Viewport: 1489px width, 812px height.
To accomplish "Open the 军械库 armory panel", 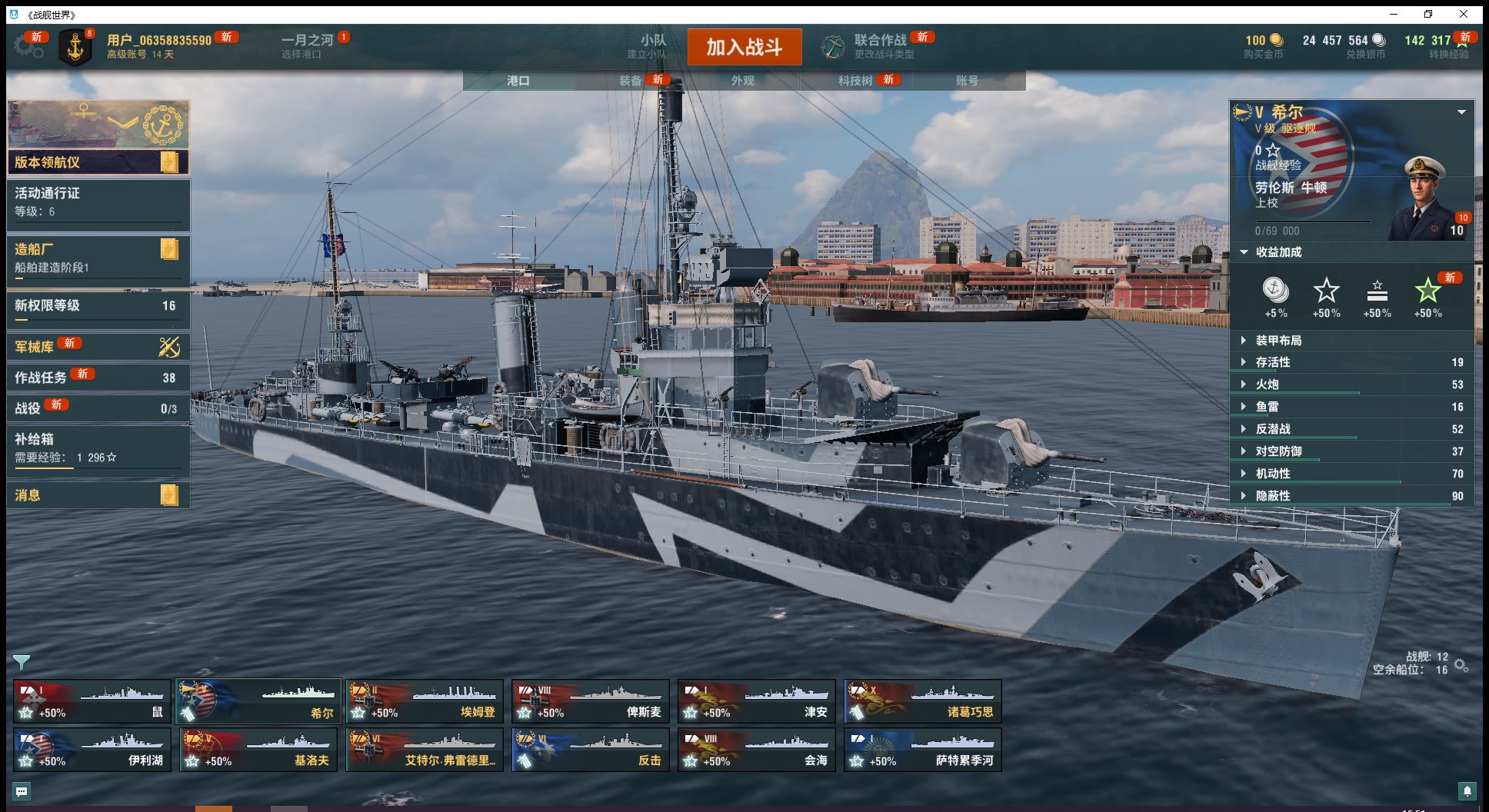I will (98, 347).
